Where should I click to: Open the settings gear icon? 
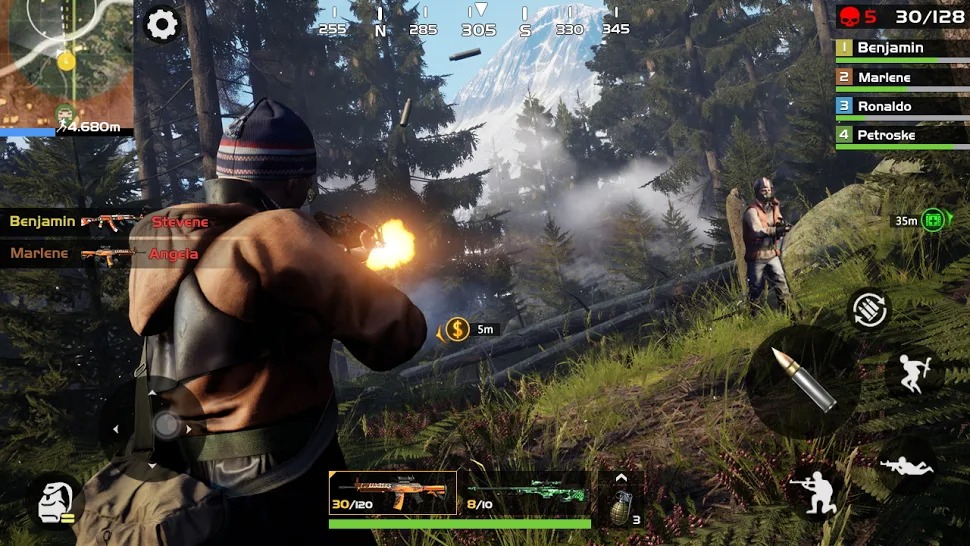162,24
